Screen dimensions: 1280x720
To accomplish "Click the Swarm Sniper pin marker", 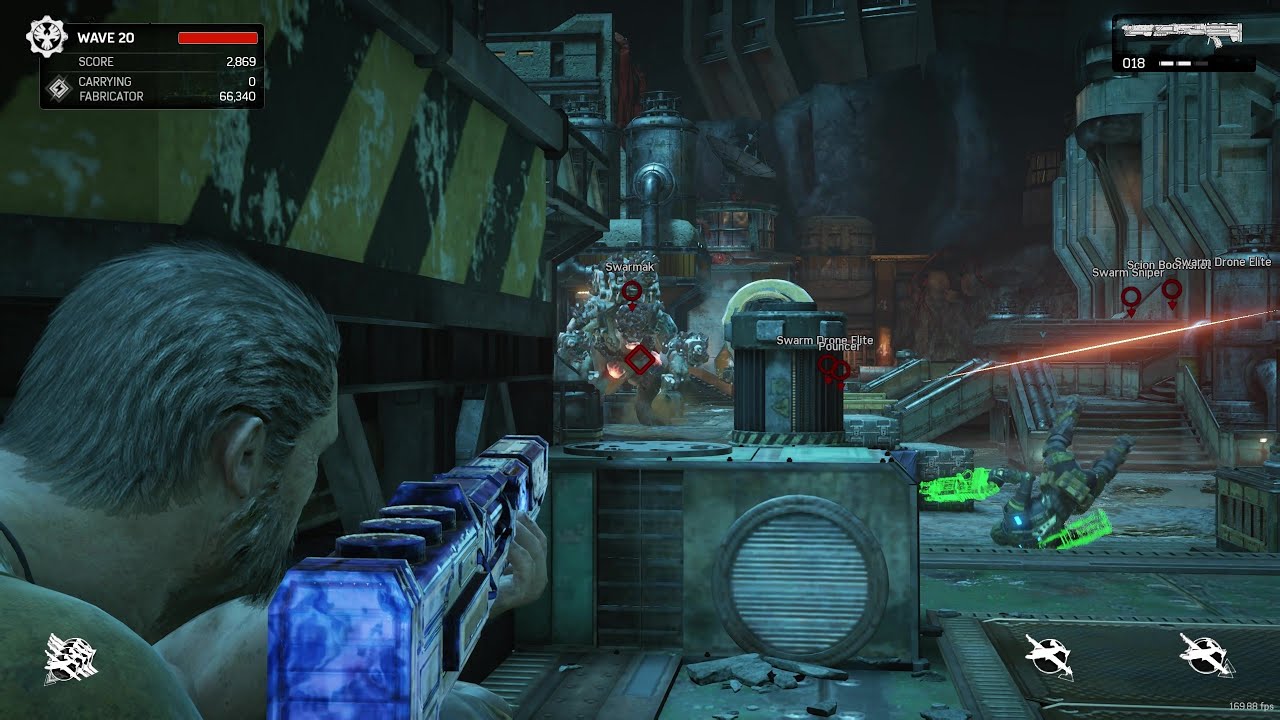I will tap(1131, 298).
